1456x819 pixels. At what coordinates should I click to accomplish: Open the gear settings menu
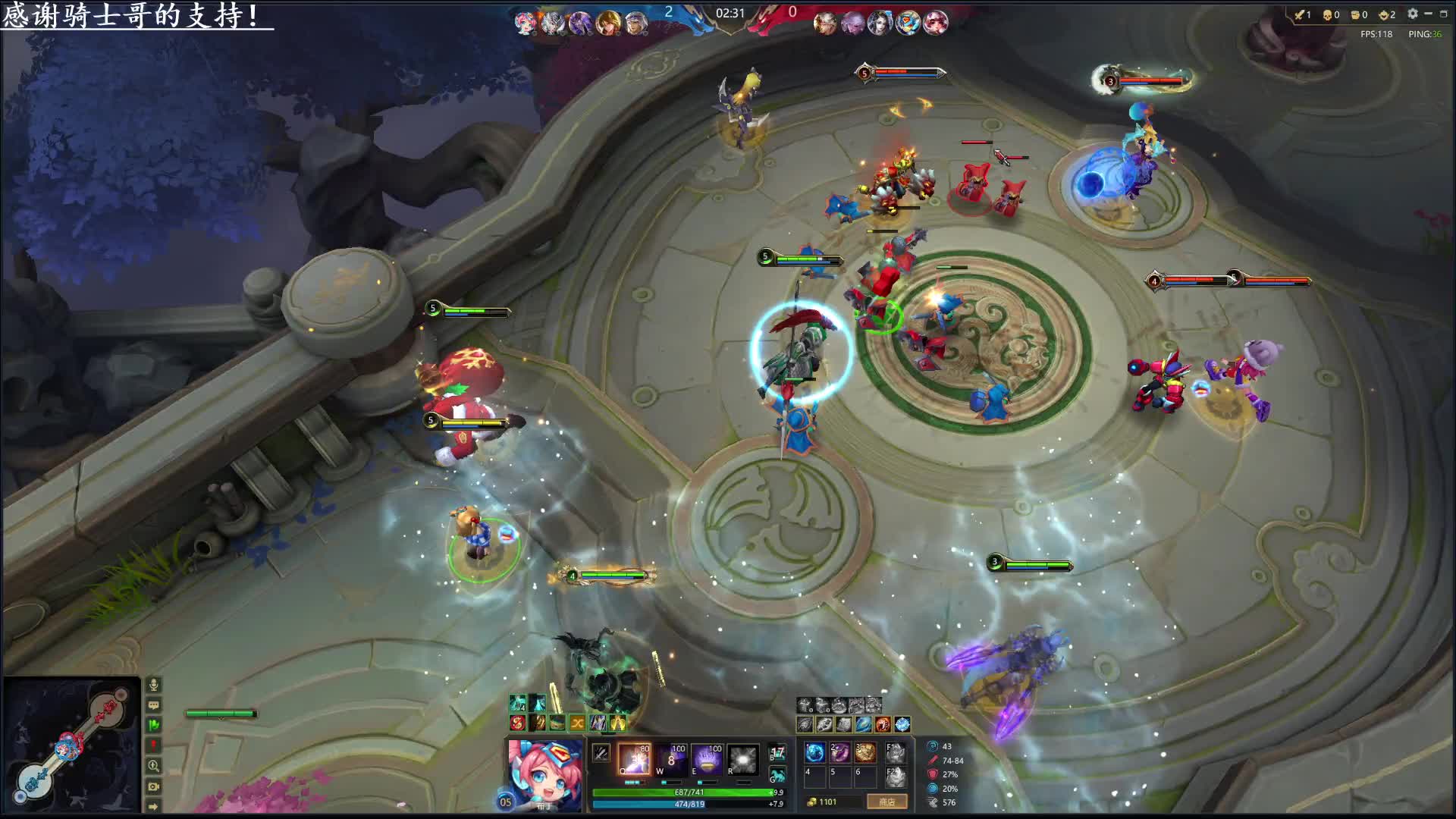tap(1412, 14)
